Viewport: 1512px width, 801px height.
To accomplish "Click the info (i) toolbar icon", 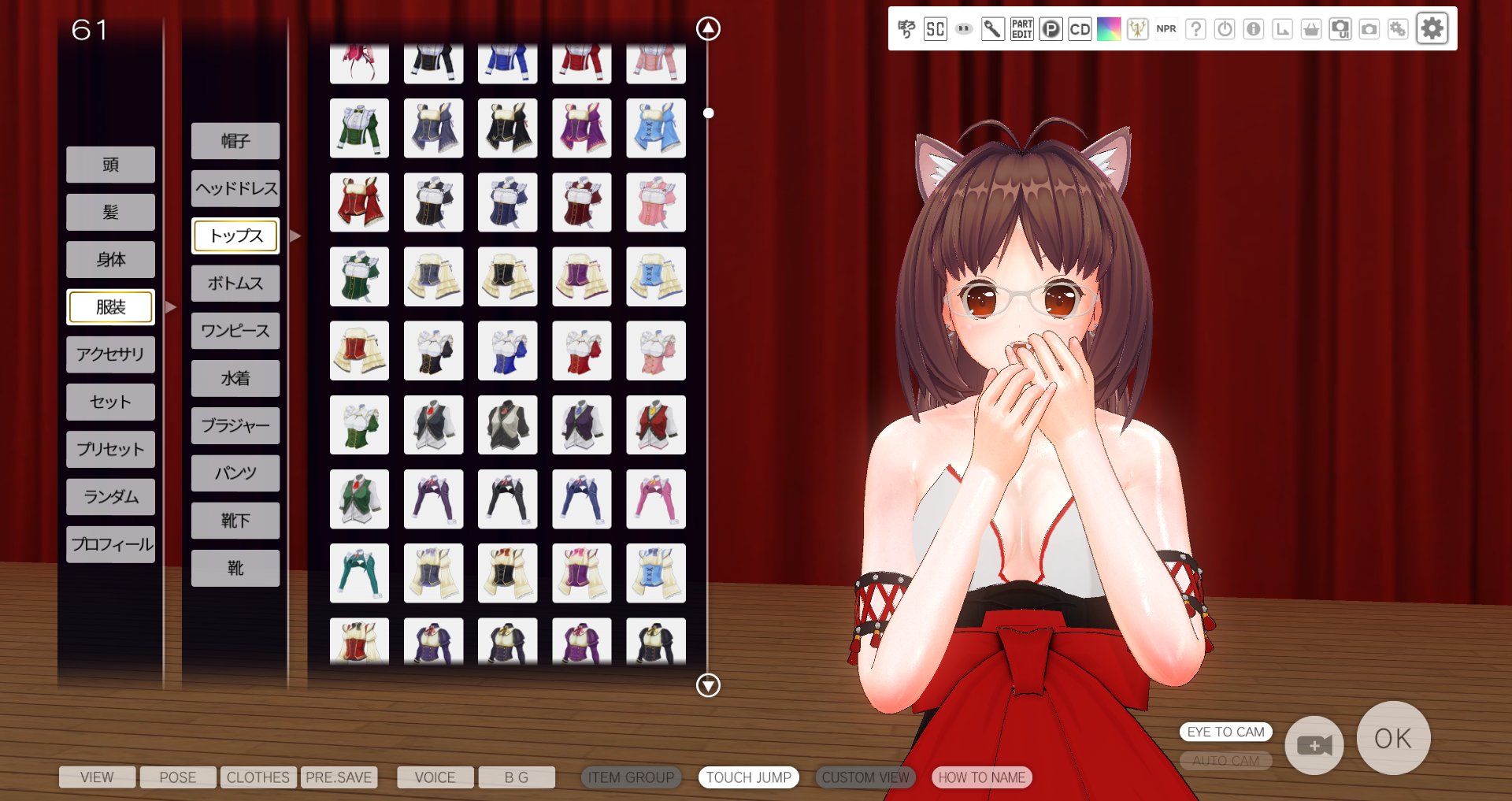I will click(1254, 29).
